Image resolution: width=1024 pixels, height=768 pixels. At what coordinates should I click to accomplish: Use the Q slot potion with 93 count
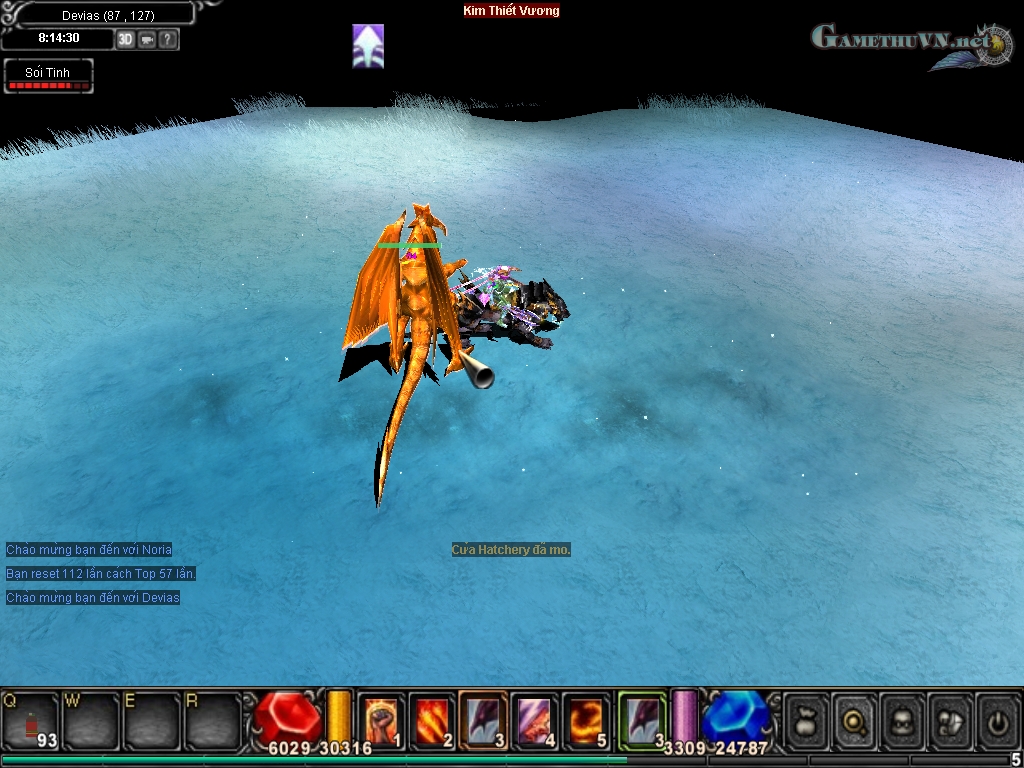tap(30, 720)
